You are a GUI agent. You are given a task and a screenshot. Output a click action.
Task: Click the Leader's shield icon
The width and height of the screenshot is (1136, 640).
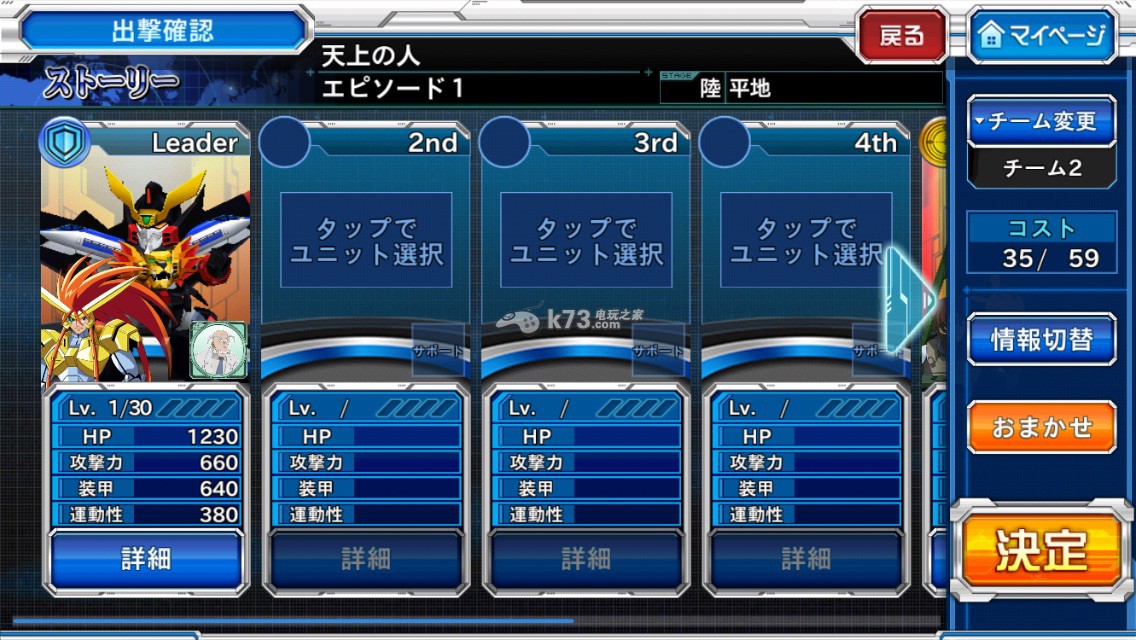point(64,143)
